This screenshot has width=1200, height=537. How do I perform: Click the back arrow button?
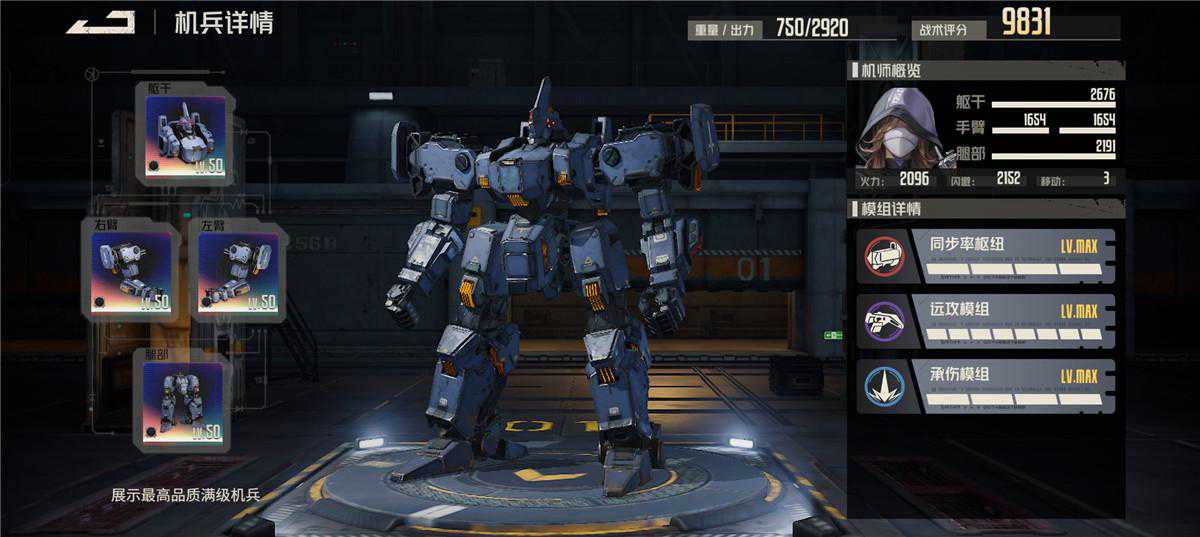coord(102,22)
